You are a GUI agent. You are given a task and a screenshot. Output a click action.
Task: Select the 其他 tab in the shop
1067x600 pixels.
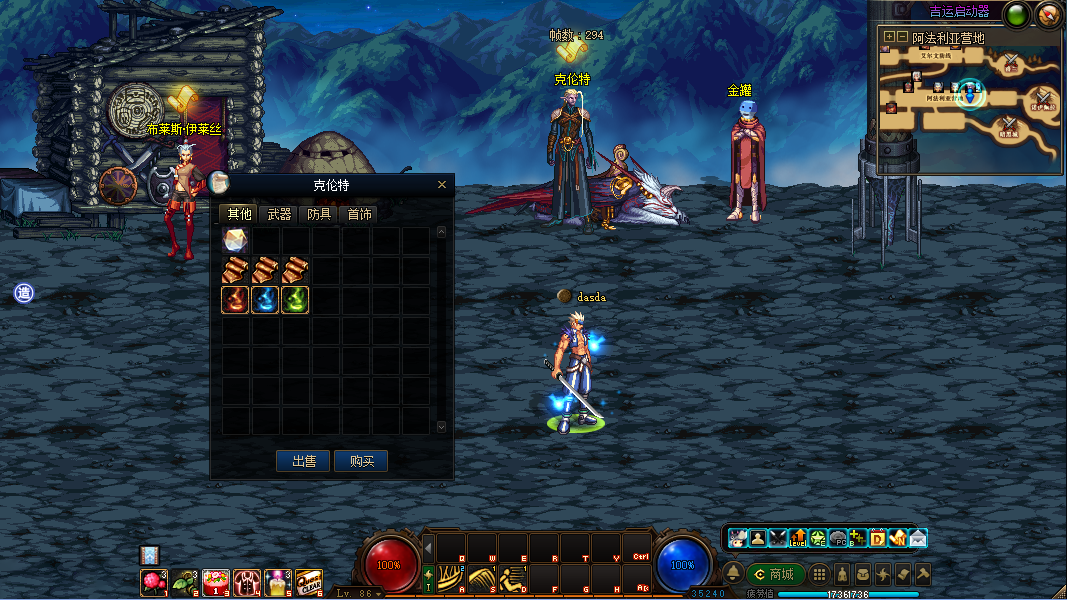point(239,214)
